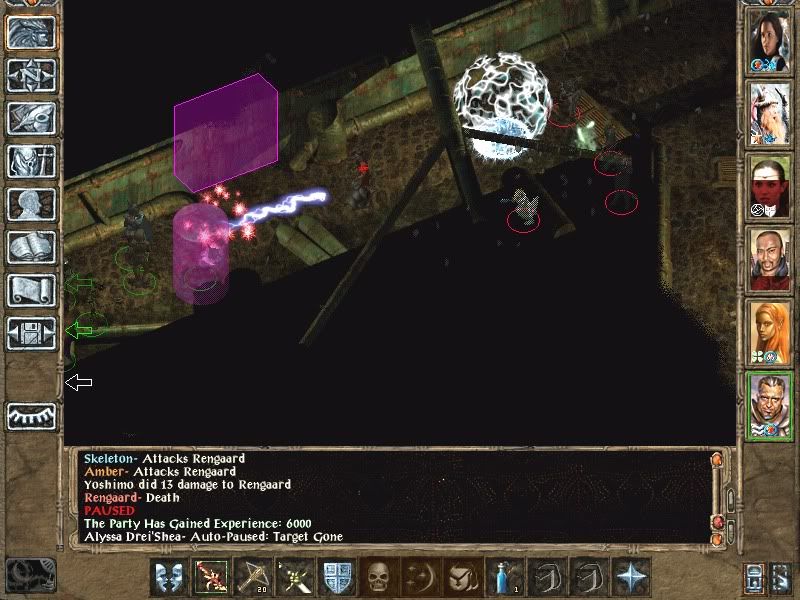Select the red bow weapon slot
Screen dimensions: 800x600
[212, 579]
